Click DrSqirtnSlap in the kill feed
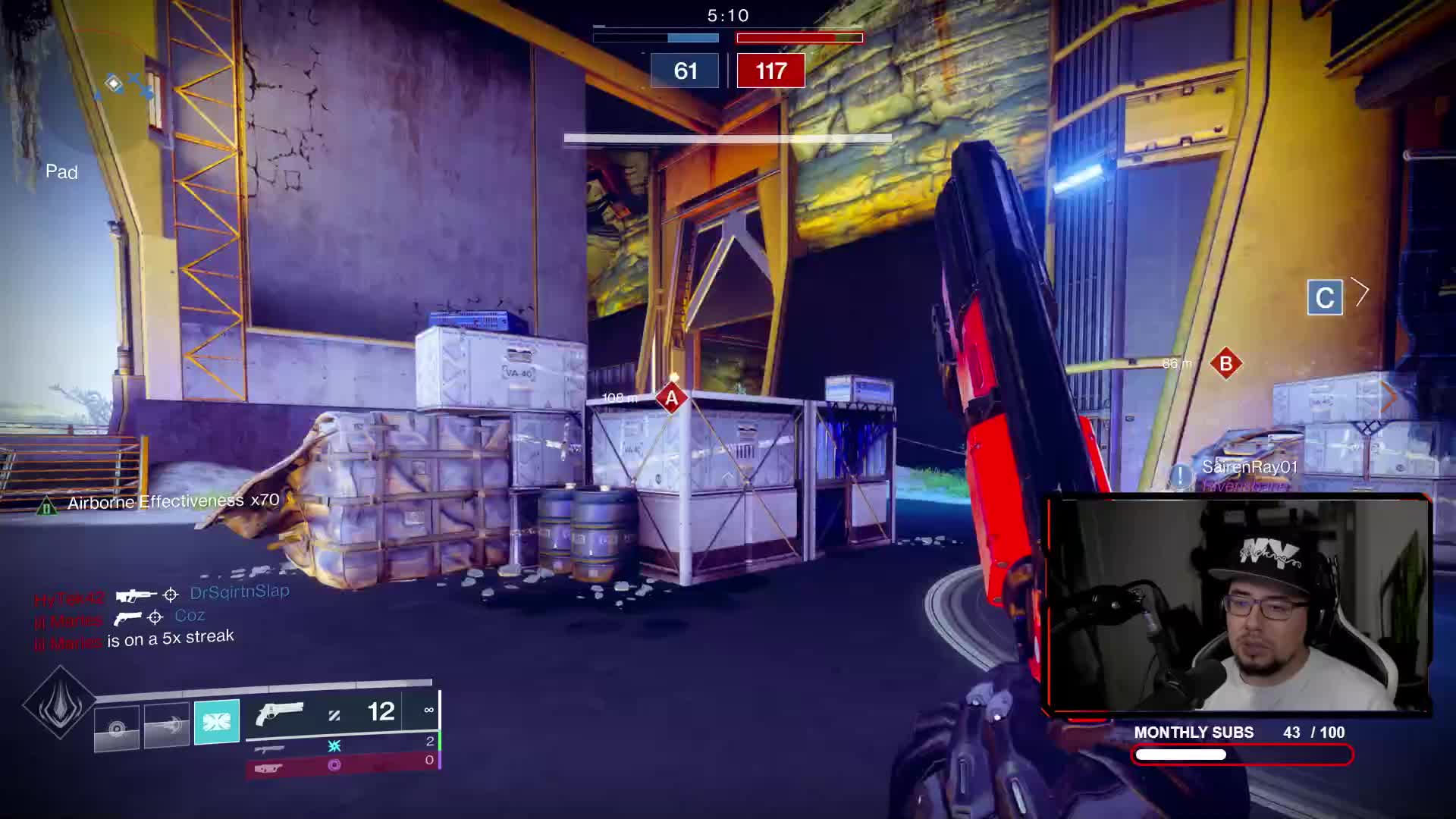This screenshot has height=819, width=1456. (x=240, y=591)
